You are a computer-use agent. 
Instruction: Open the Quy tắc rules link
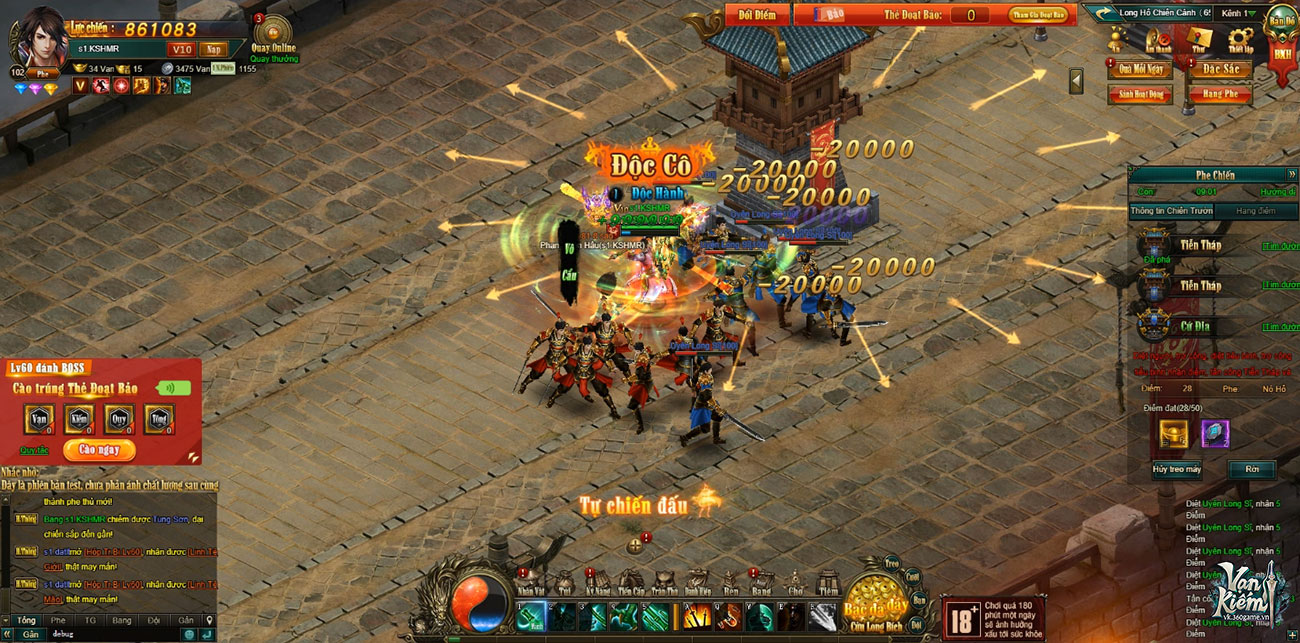pos(34,450)
